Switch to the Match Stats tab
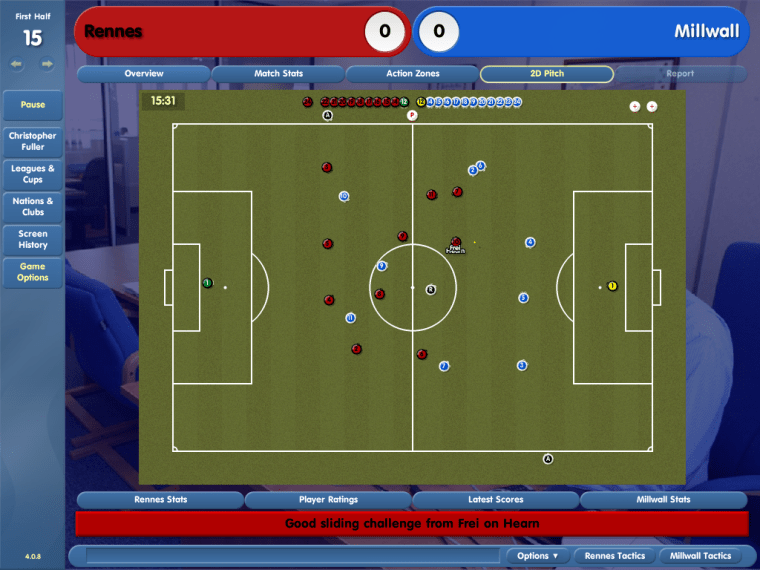This screenshot has width=760, height=570. click(x=278, y=74)
